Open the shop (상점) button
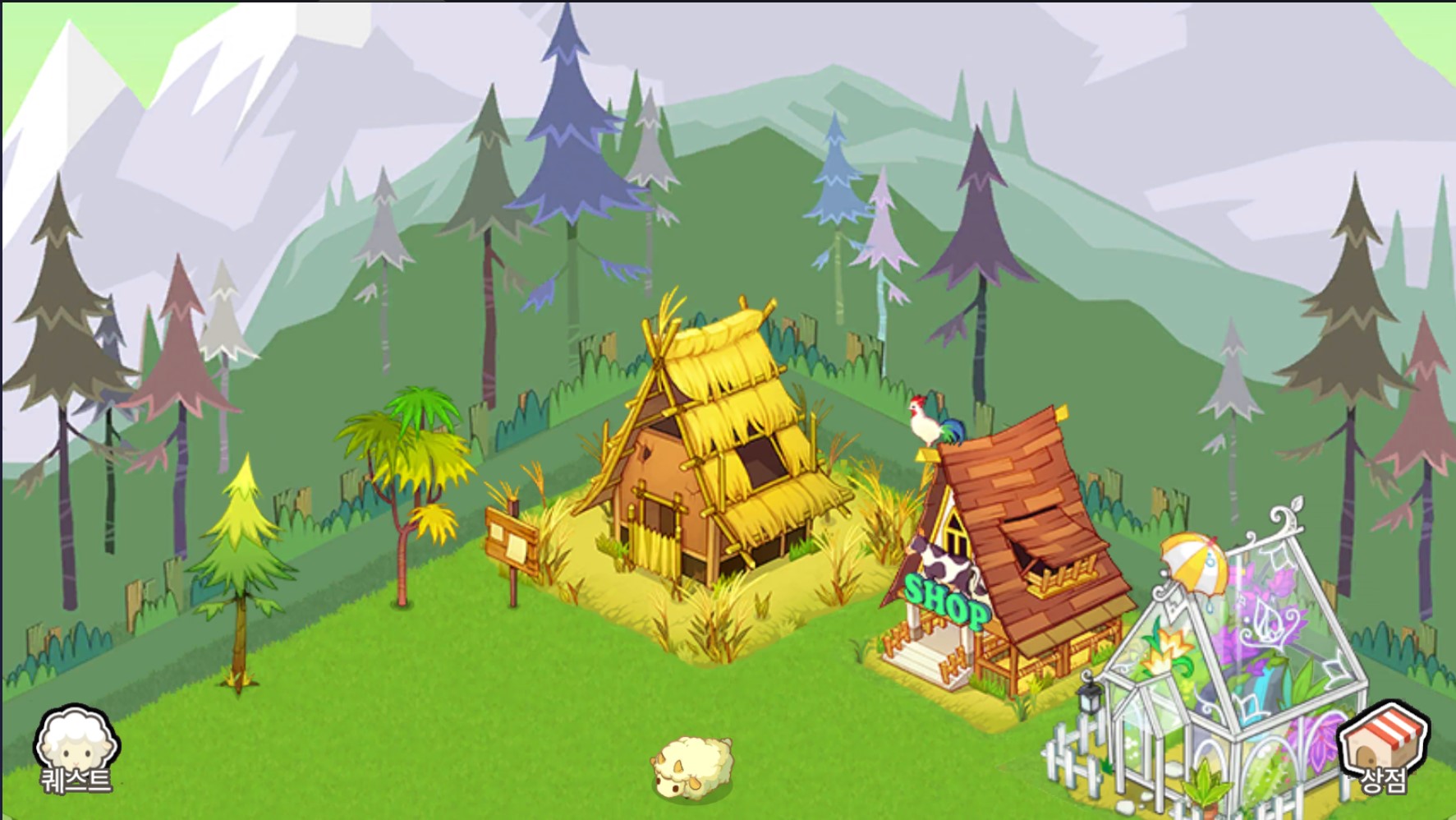The width and height of the screenshot is (1456, 820). pos(1383,748)
